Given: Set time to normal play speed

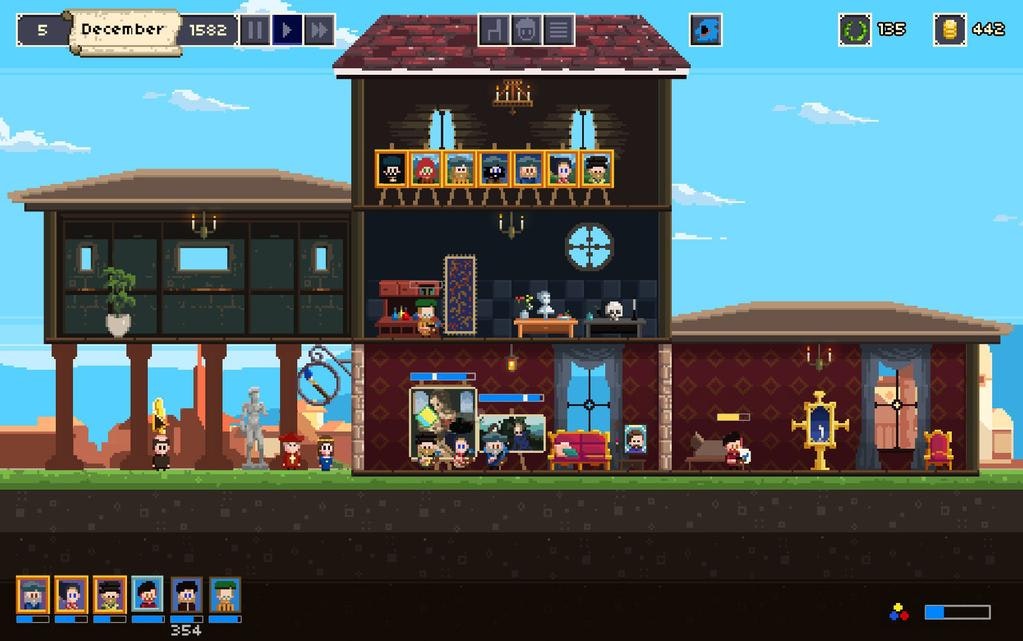Looking at the screenshot, I should (x=287, y=30).
